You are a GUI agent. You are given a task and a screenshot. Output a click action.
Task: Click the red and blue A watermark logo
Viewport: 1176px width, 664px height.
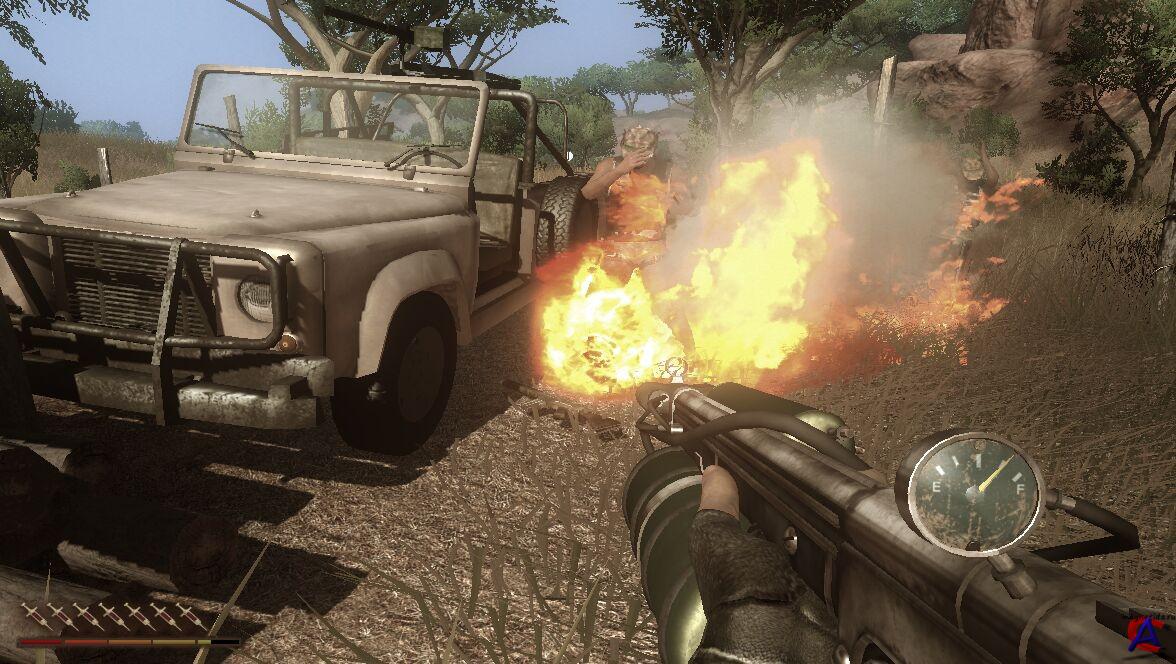click(x=1149, y=633)
